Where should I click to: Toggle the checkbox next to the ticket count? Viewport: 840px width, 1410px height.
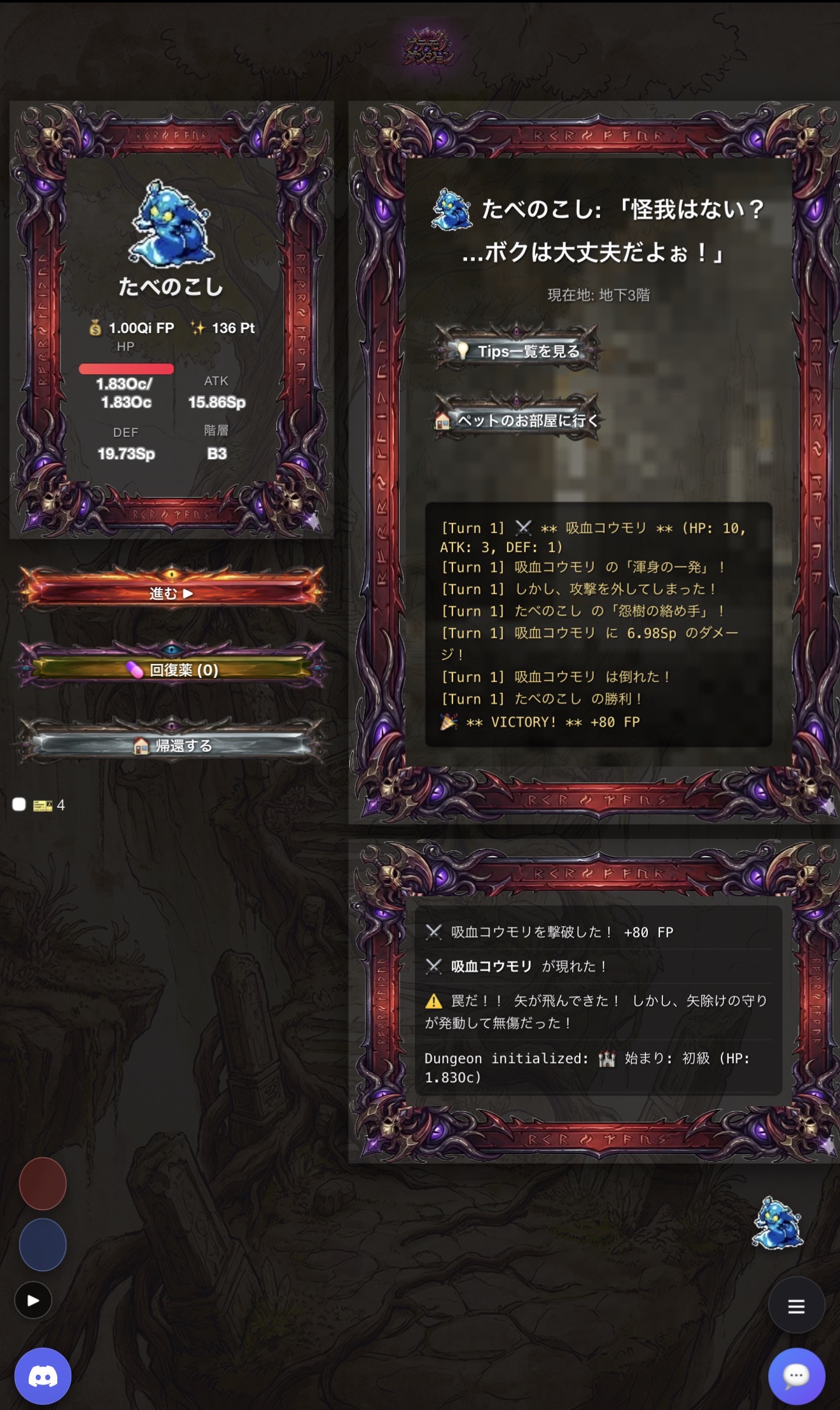click(18, 803)
